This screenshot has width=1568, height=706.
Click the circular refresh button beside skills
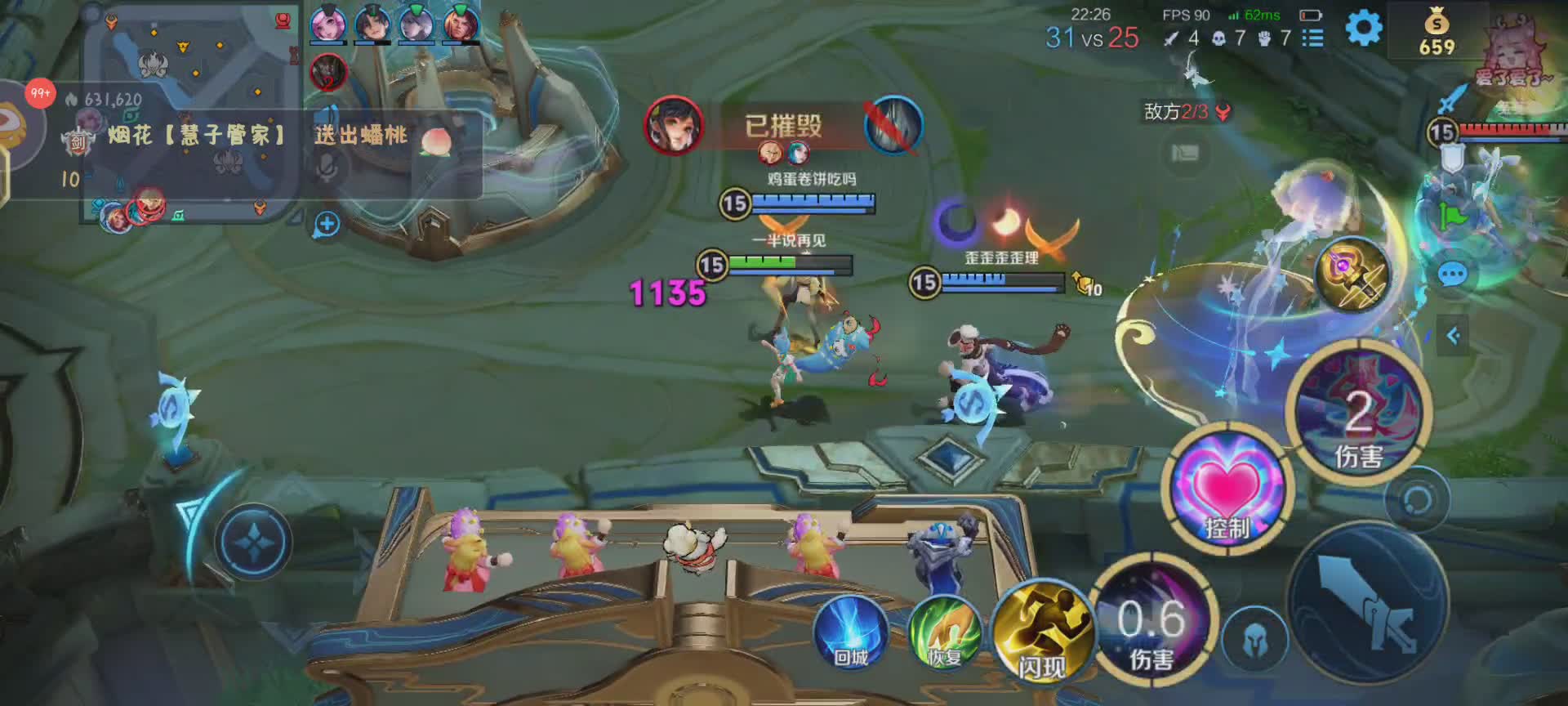(1417, 500)
